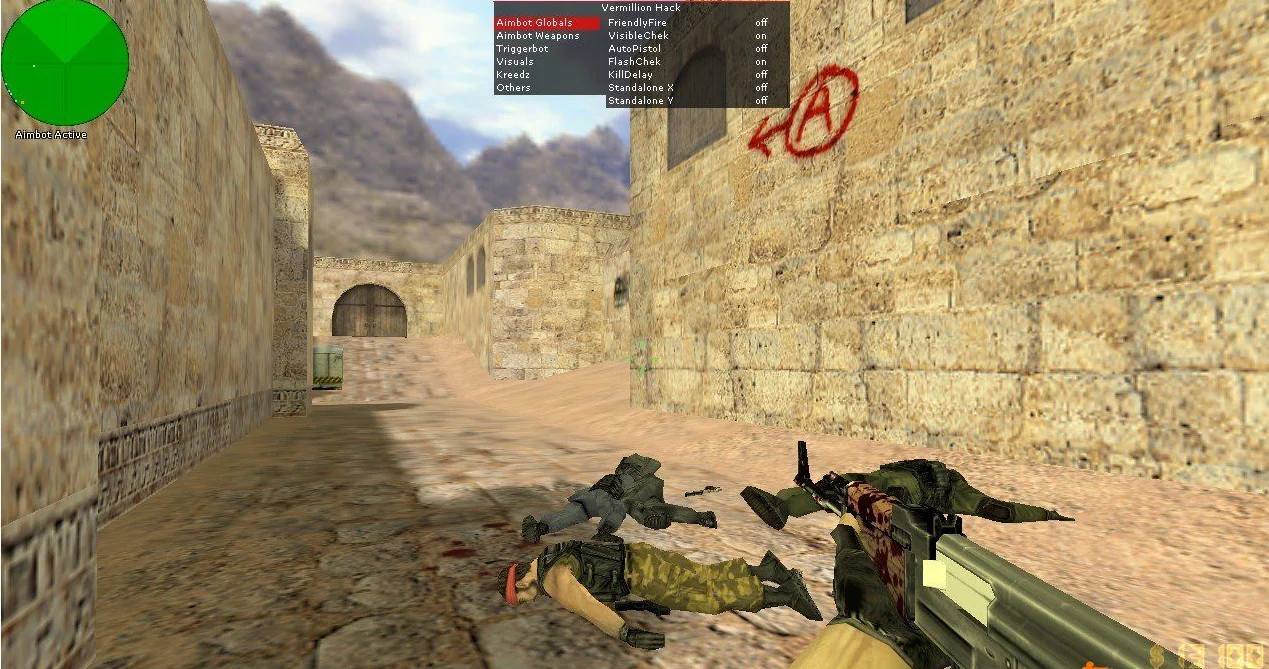Switch to the Triggerbot category
The height and width of the screenshot is (669, 1269).
tap(522, 49)
